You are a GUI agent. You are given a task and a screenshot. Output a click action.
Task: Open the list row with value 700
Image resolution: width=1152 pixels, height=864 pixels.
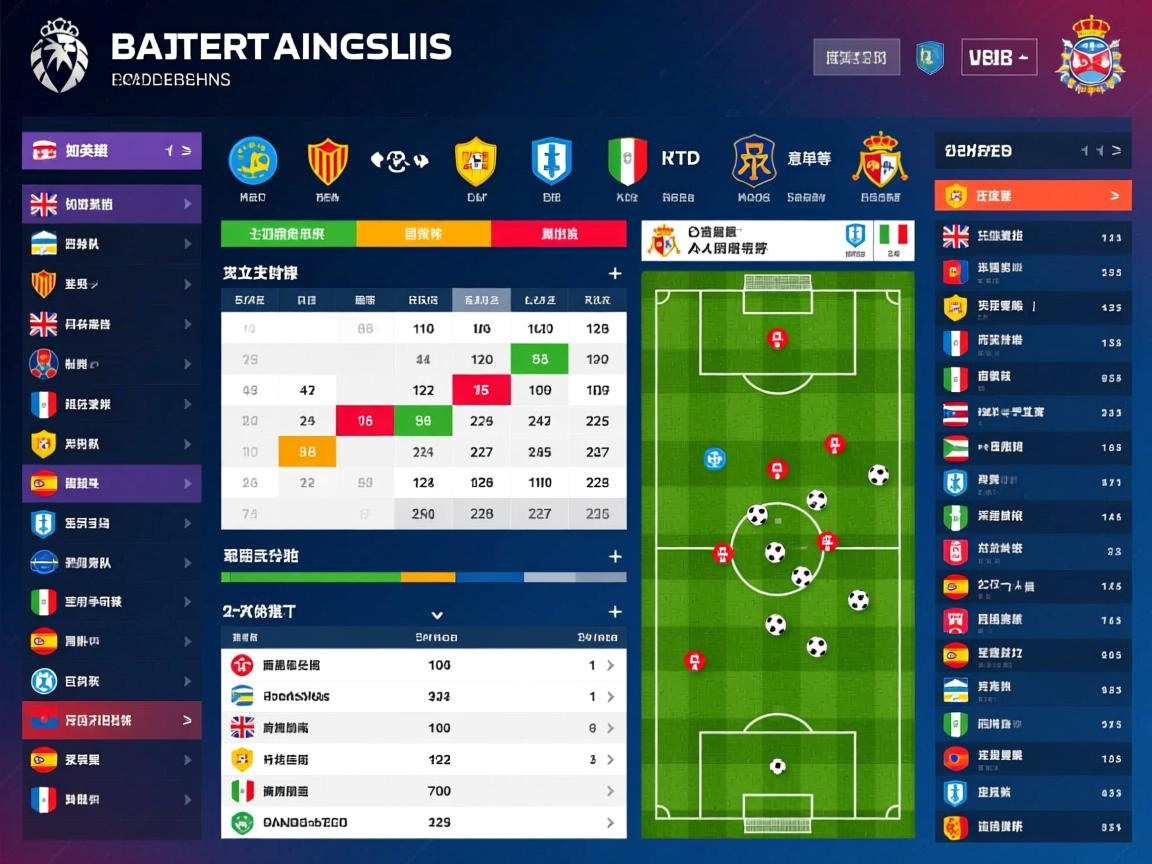(x=423, y=791)
